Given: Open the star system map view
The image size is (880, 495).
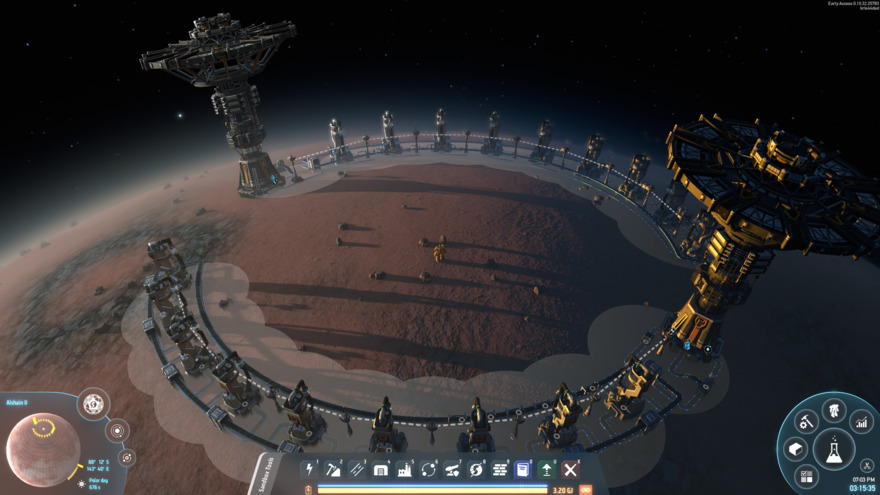Looking at the screenshot, I should click(117, 432).
